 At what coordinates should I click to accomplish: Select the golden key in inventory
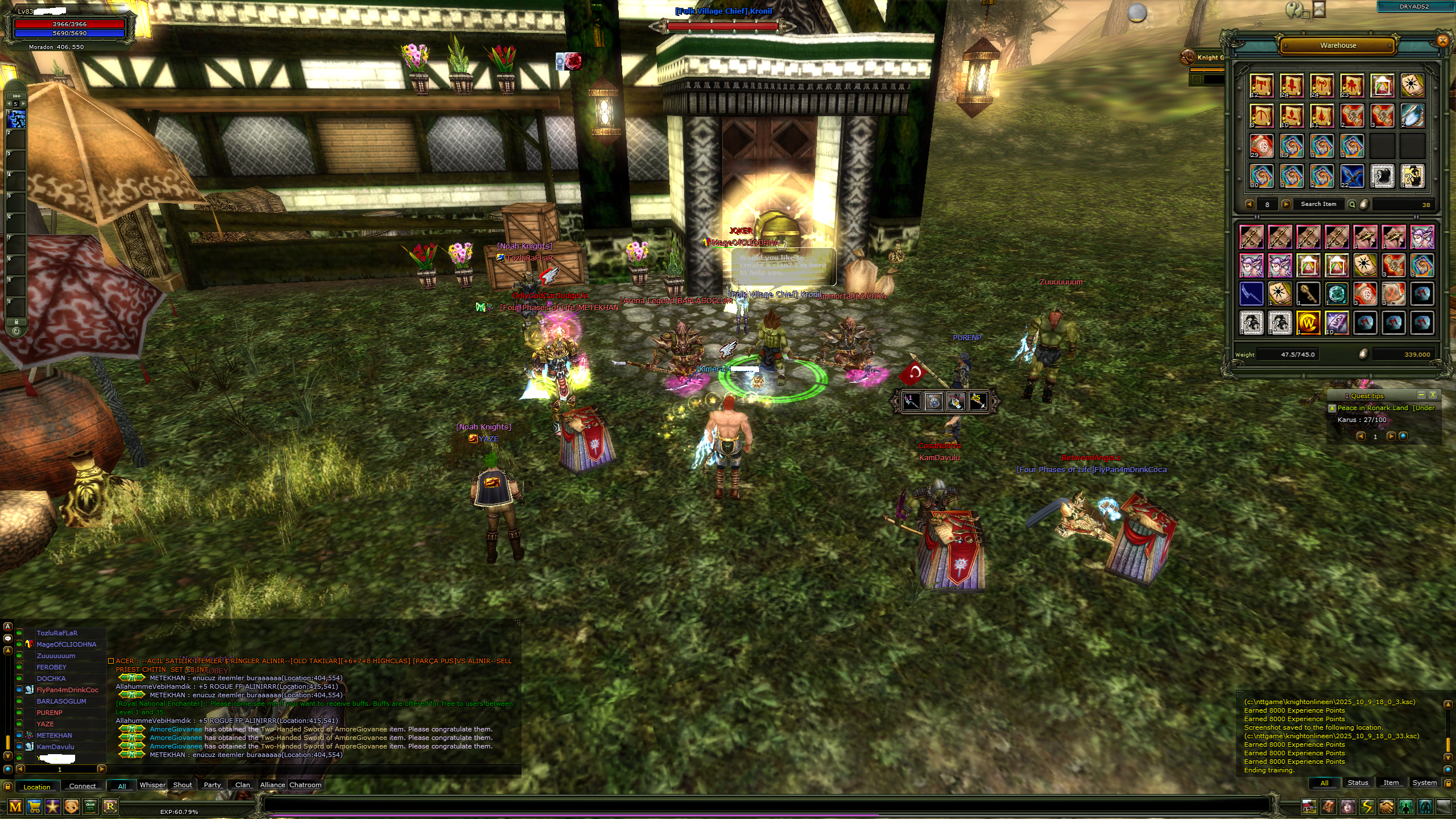[1308, 294]
